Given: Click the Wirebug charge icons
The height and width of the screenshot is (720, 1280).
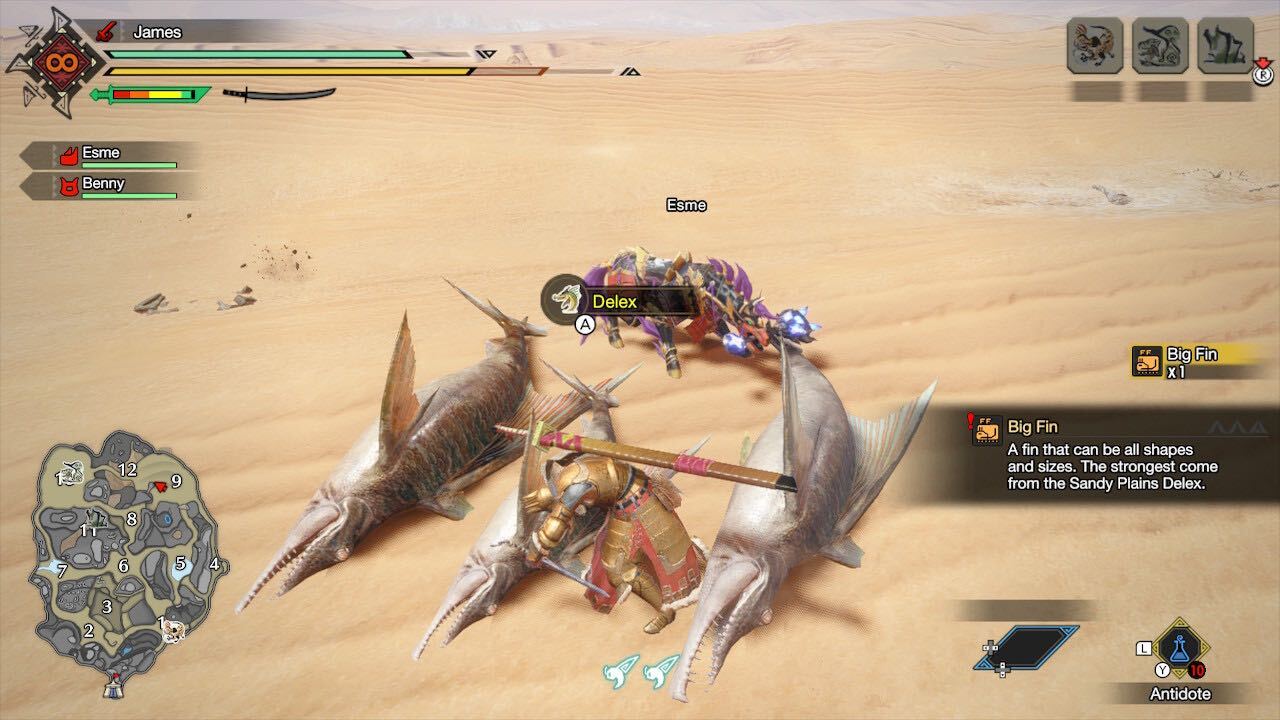Looking at the screenshot, I should 642,670.
